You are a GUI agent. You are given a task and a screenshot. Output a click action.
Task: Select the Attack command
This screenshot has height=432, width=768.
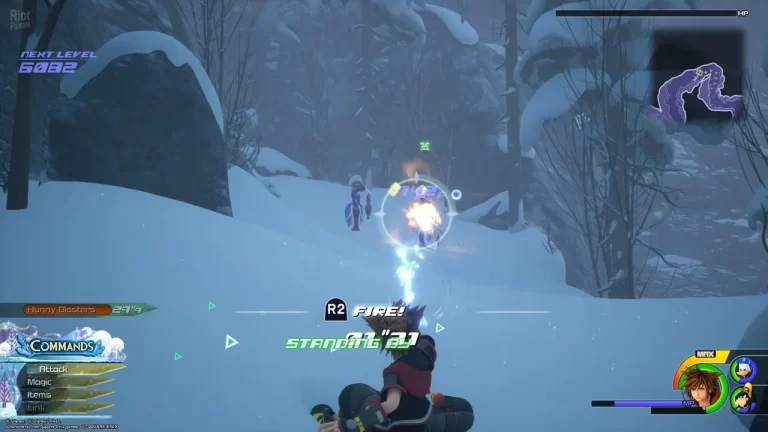(54, 369)
